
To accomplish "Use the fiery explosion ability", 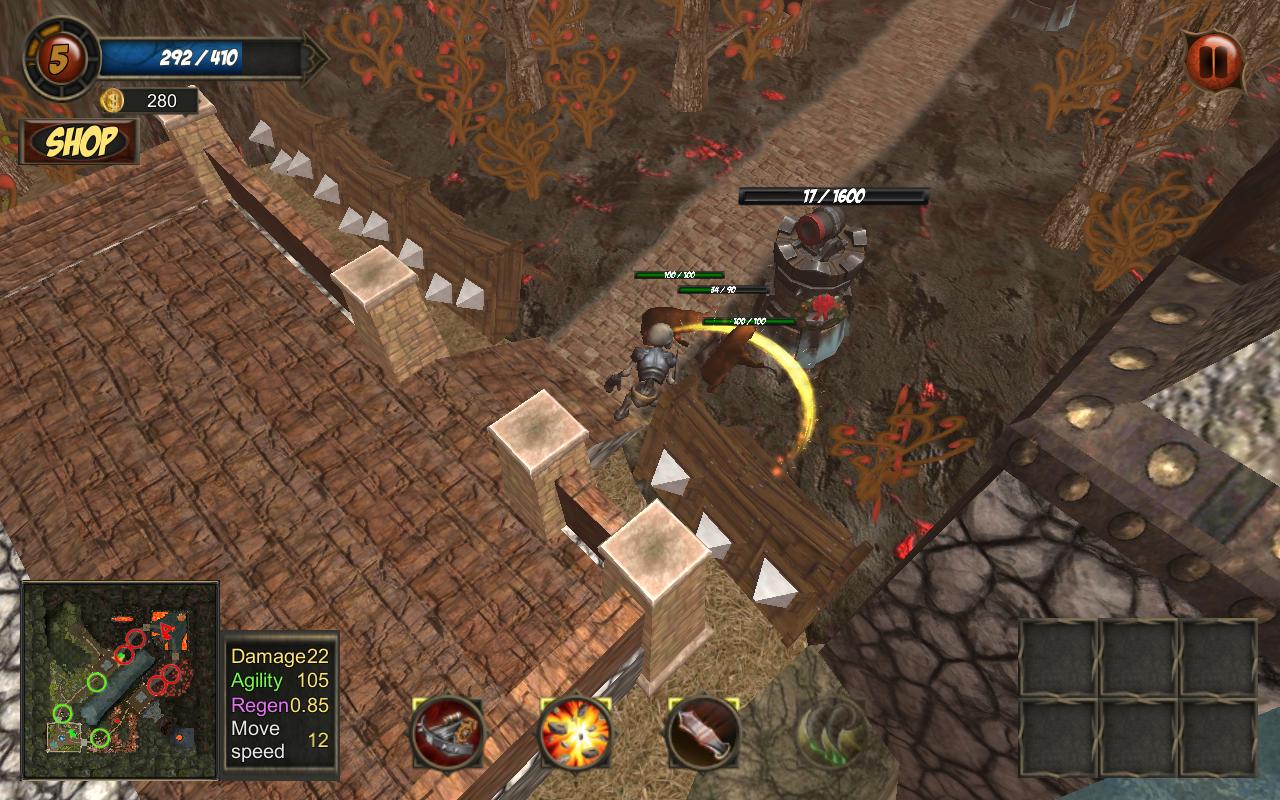I will 575,733.
